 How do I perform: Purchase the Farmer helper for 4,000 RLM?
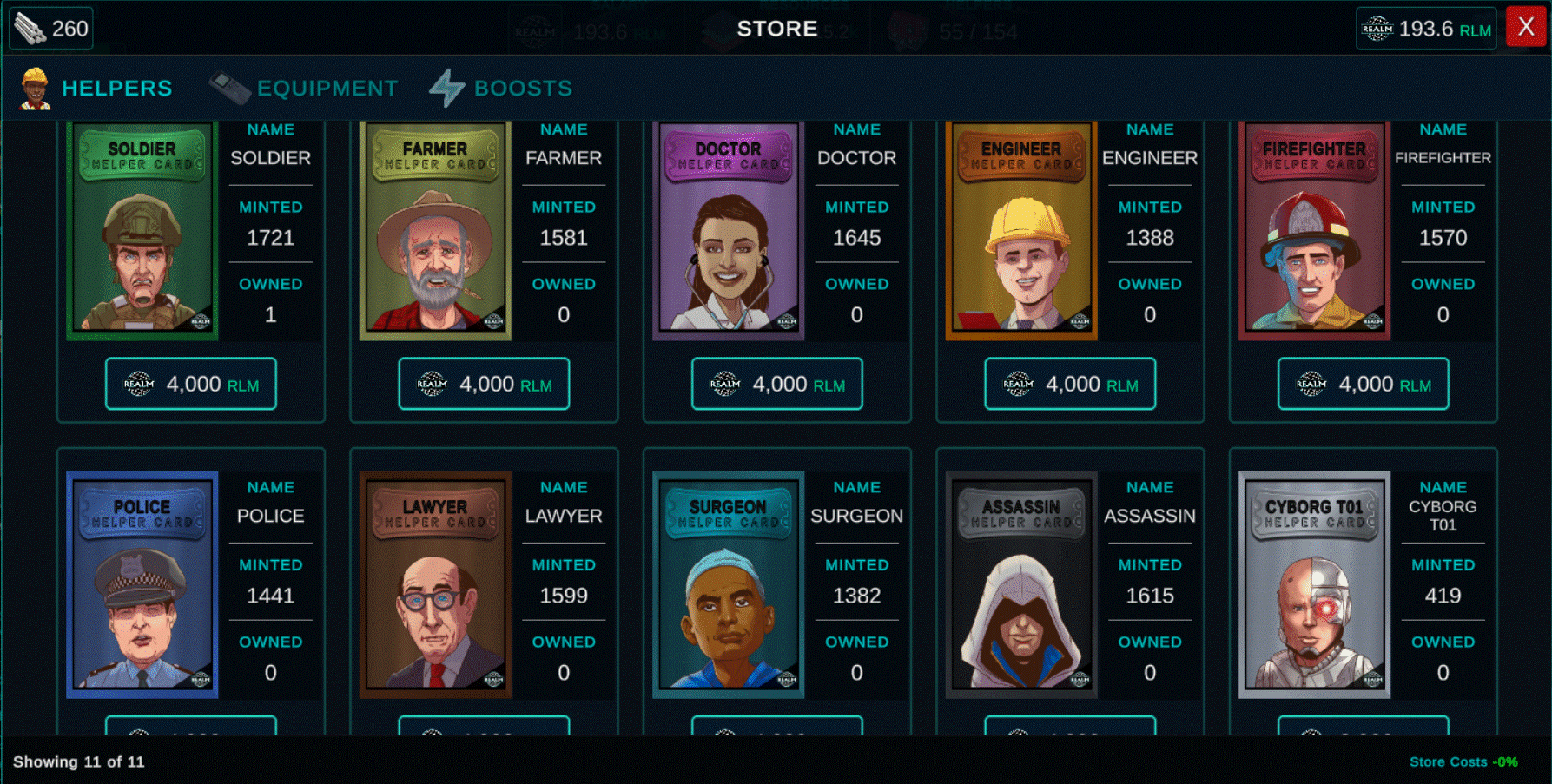point(484,384)
